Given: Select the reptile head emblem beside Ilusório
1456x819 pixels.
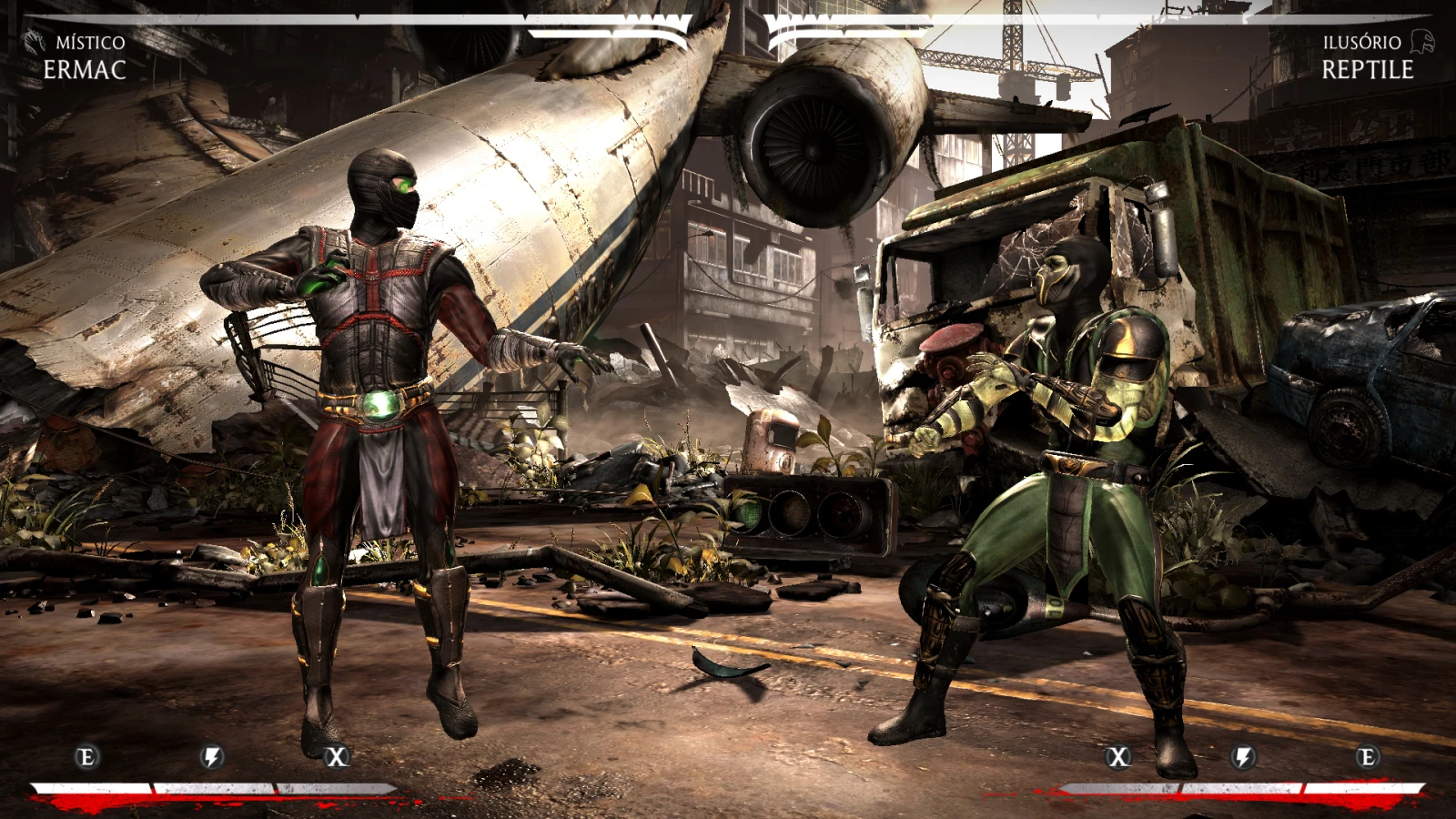Looking at the screenshot, I should (1423, 40).
